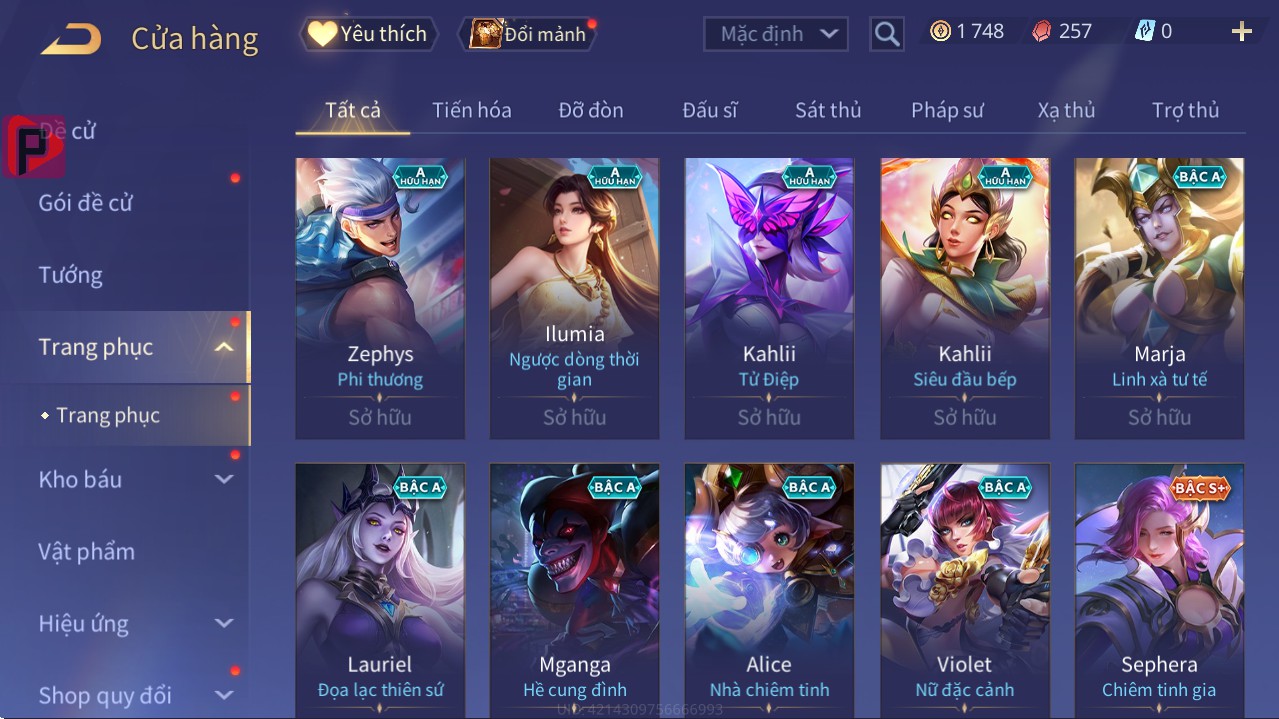Select the Pháp sư tab
Image resolution: width=1279 pixels, height=719 pixels.
pos(947,110)
